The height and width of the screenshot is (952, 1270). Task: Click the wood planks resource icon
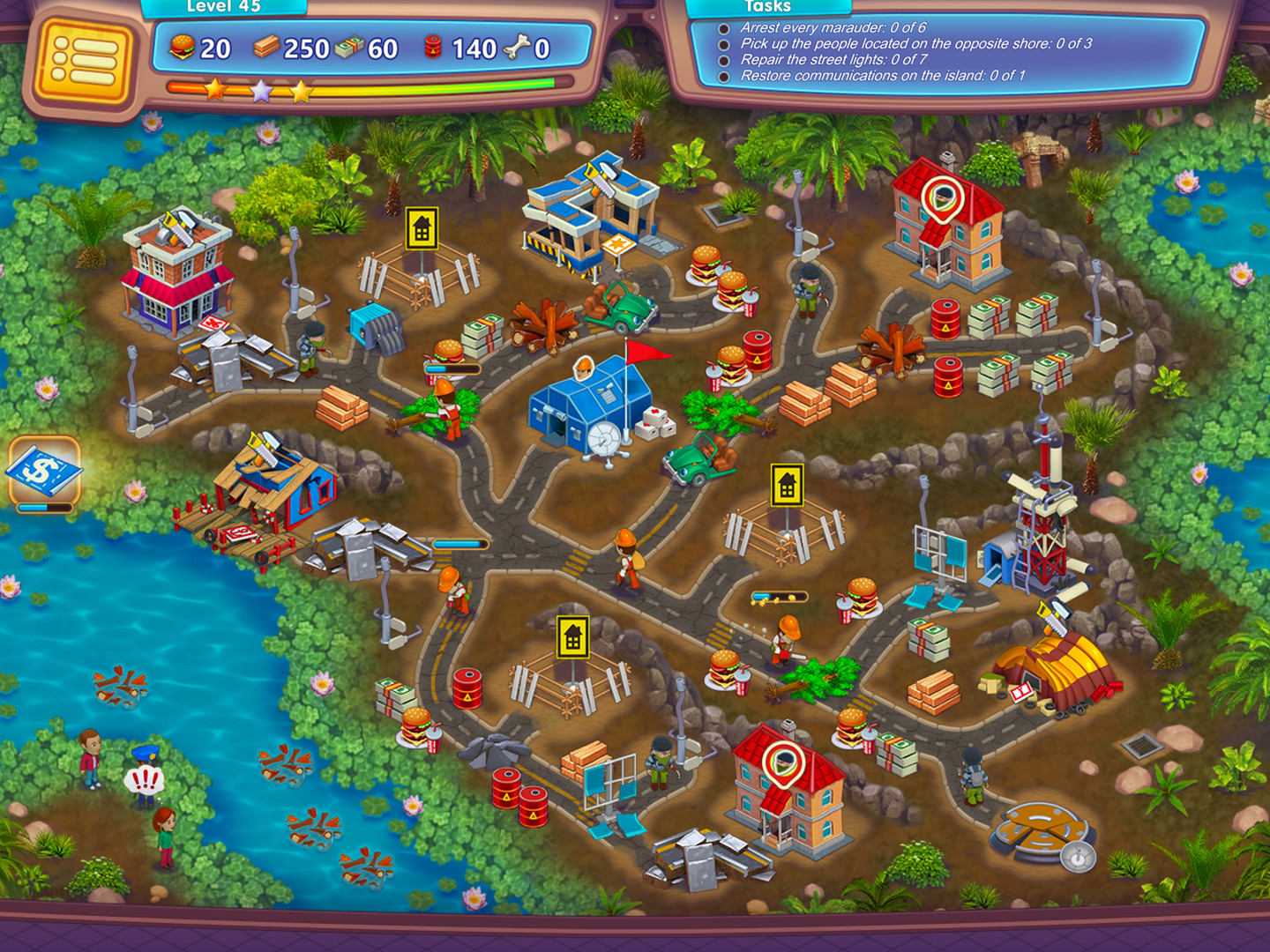click(x=268, y=46)
